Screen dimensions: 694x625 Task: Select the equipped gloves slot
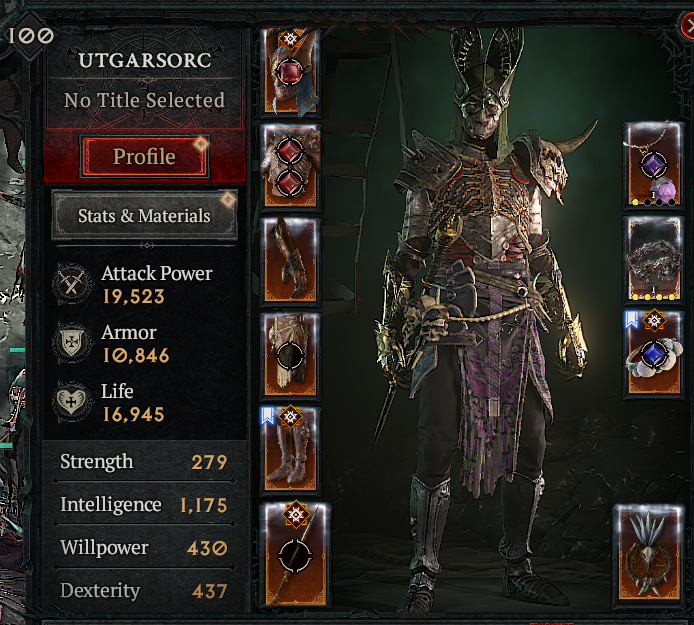(x=291, y=260)
